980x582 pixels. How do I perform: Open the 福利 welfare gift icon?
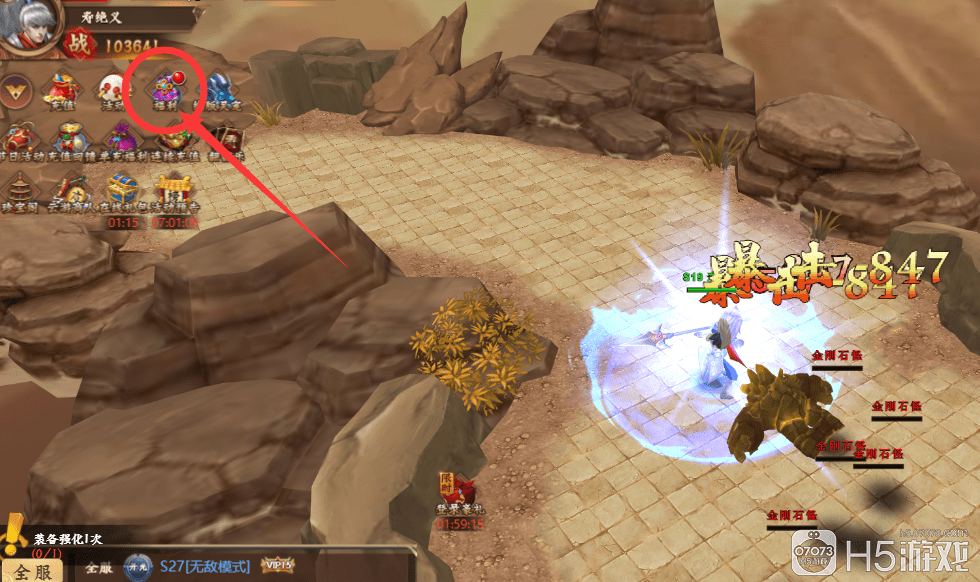pos(165,89)
